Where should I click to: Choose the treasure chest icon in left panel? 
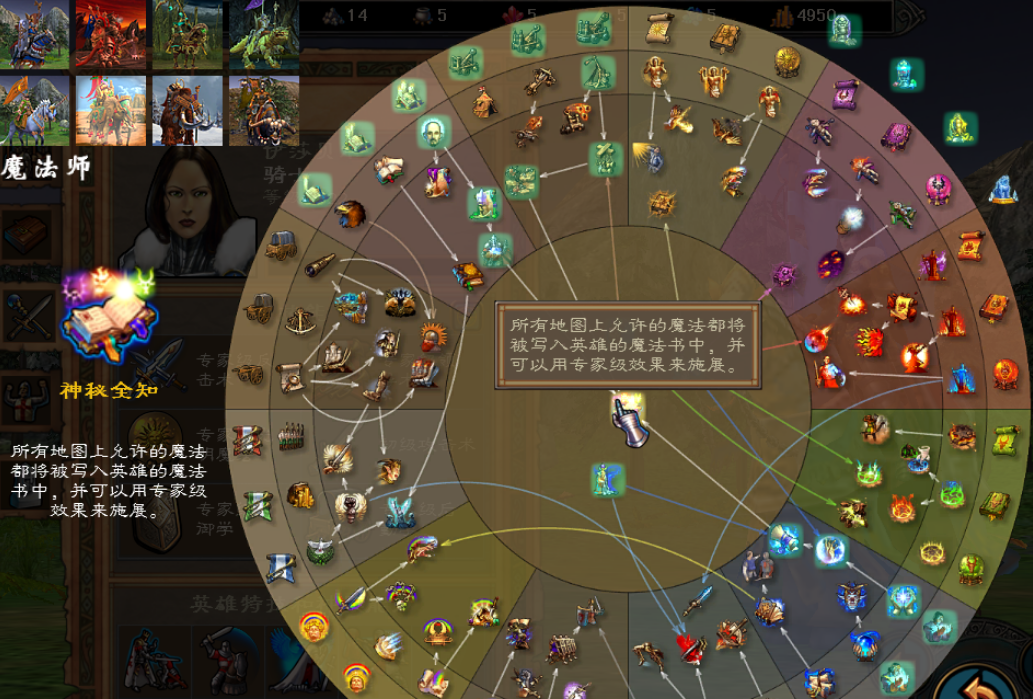tap(25, 233)
